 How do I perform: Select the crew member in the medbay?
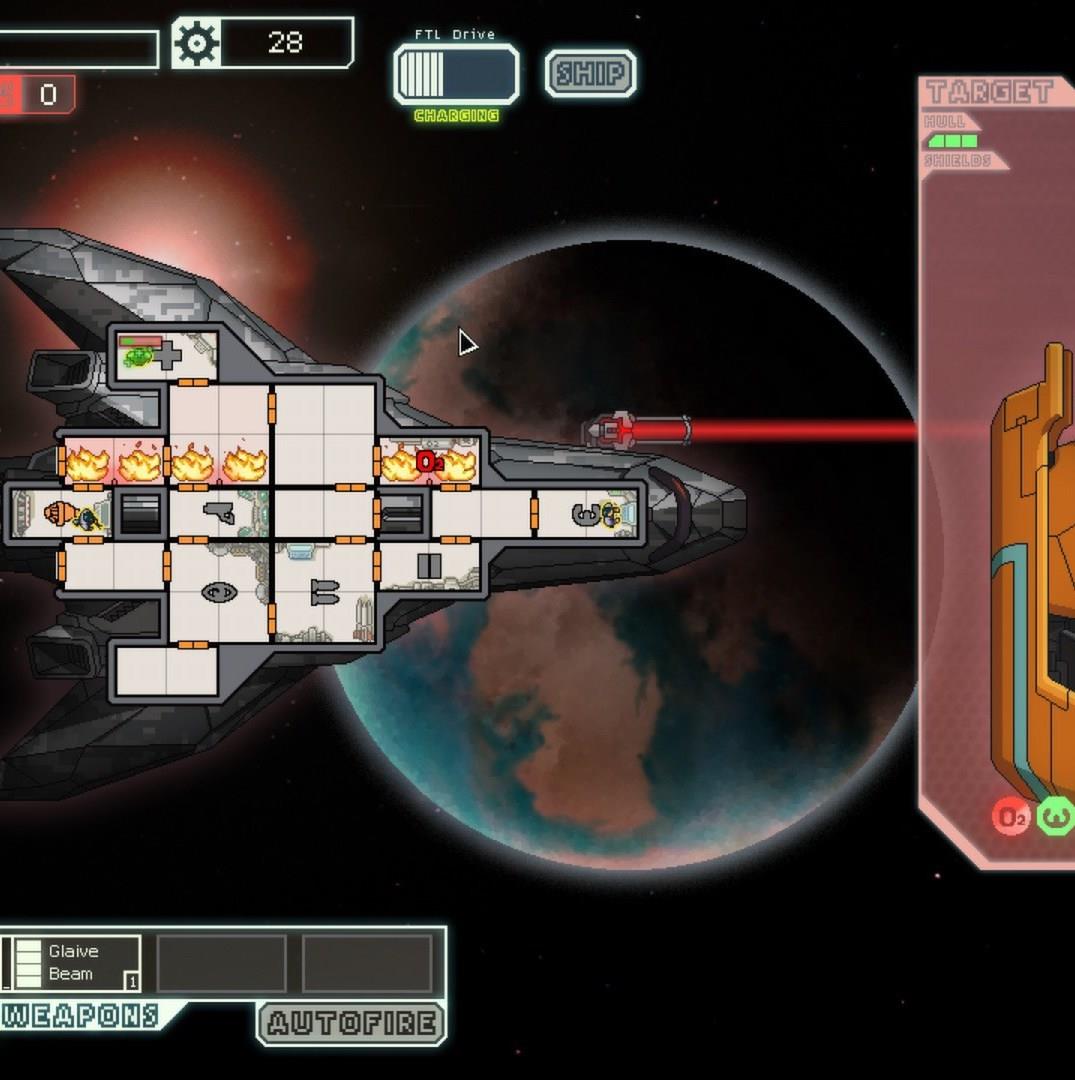coord(139,355)
